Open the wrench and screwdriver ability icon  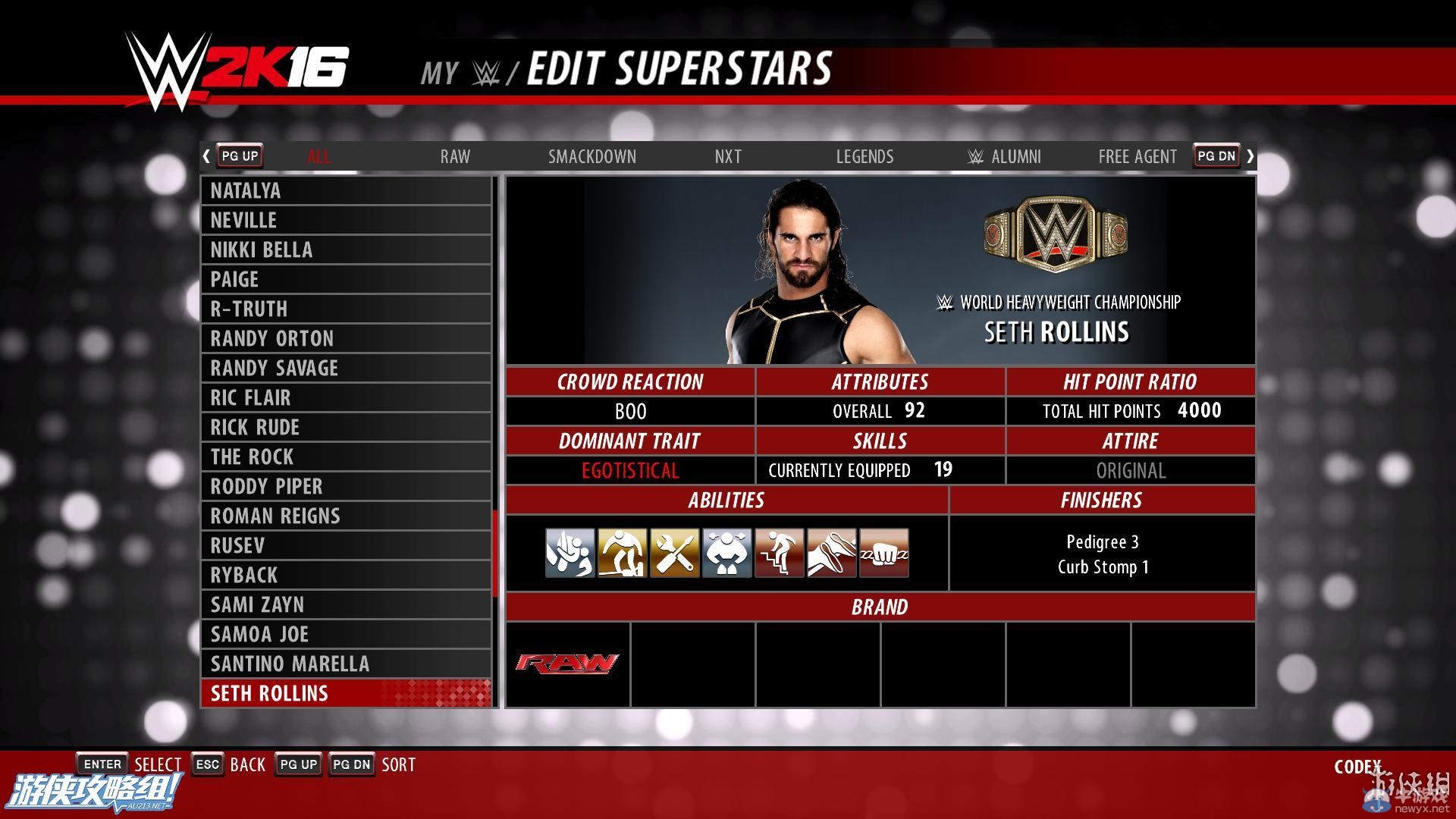(x=674, y=552)
